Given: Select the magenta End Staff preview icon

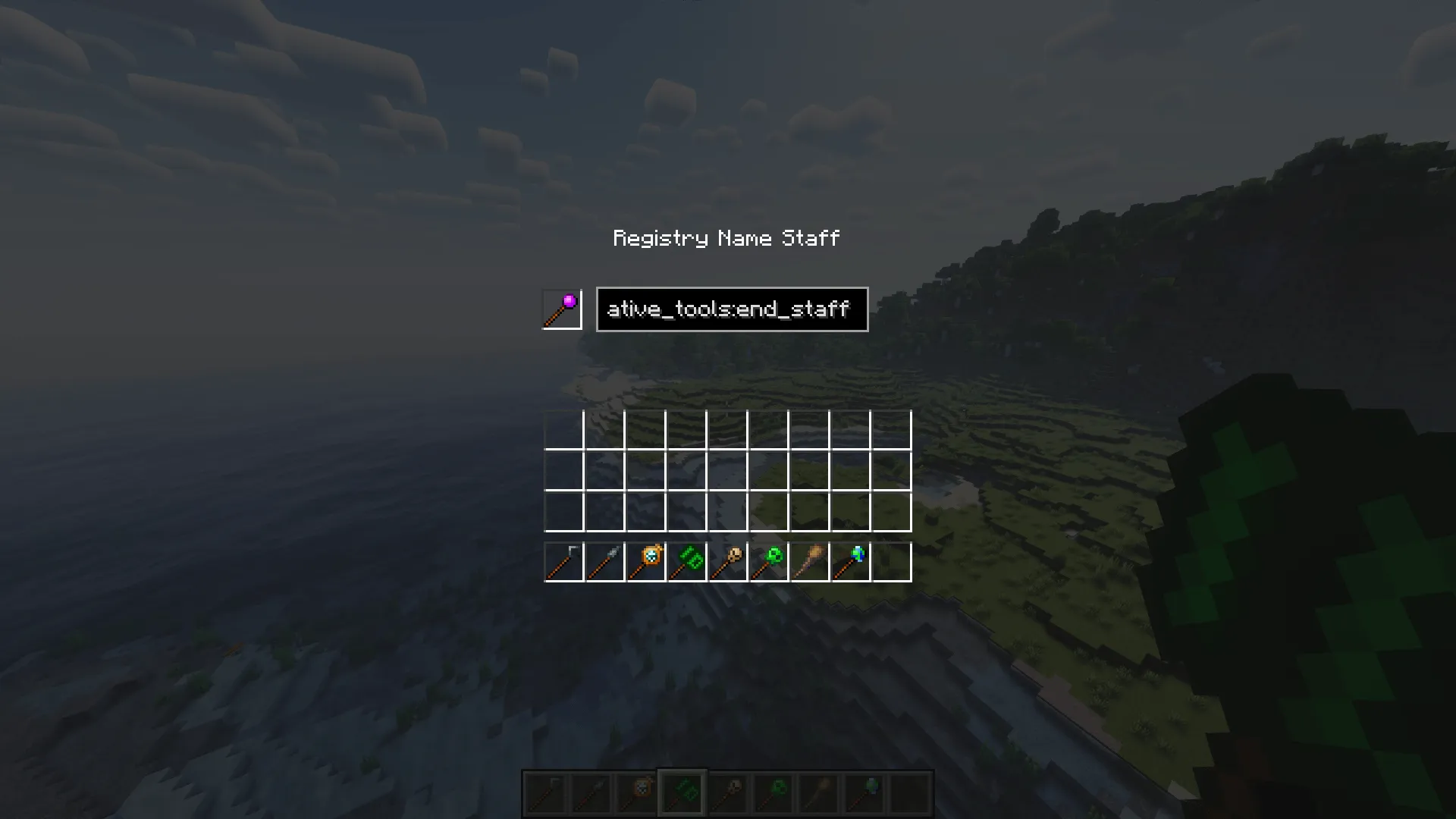Looking at the screenshot, I should (561, 309).
